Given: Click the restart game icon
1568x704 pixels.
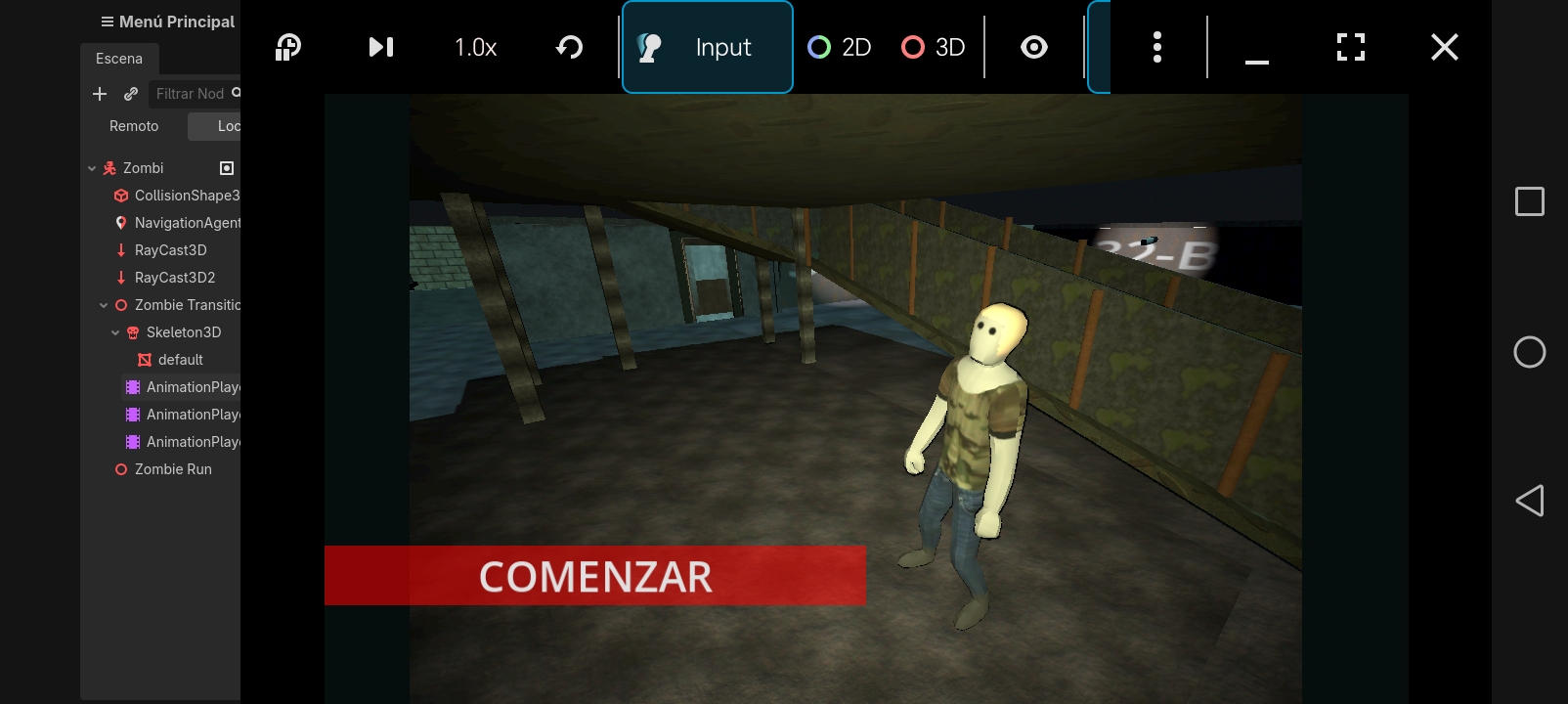Looking at the screenshot, I should [x=570, y=47].
